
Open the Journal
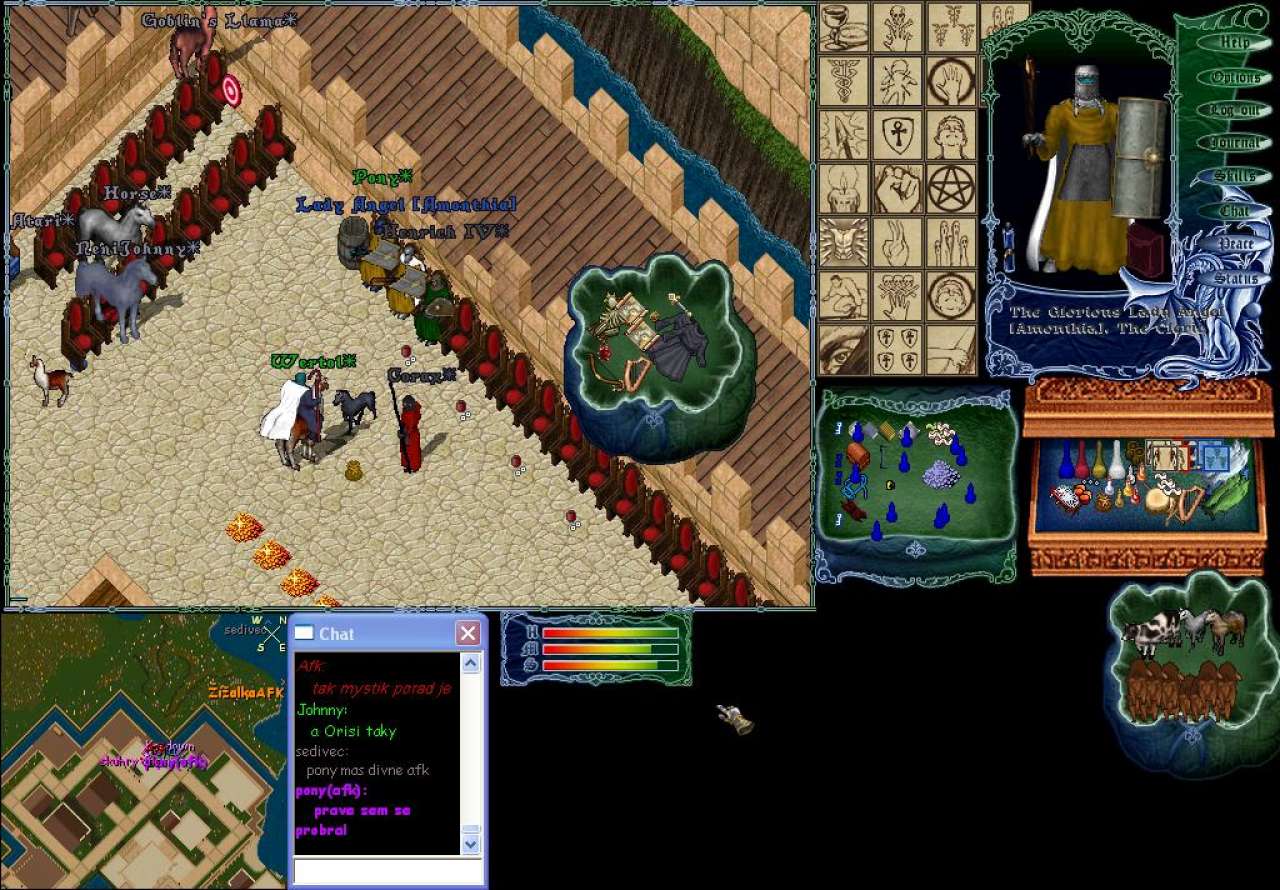pyautogui.click(x=1235, y=143)
